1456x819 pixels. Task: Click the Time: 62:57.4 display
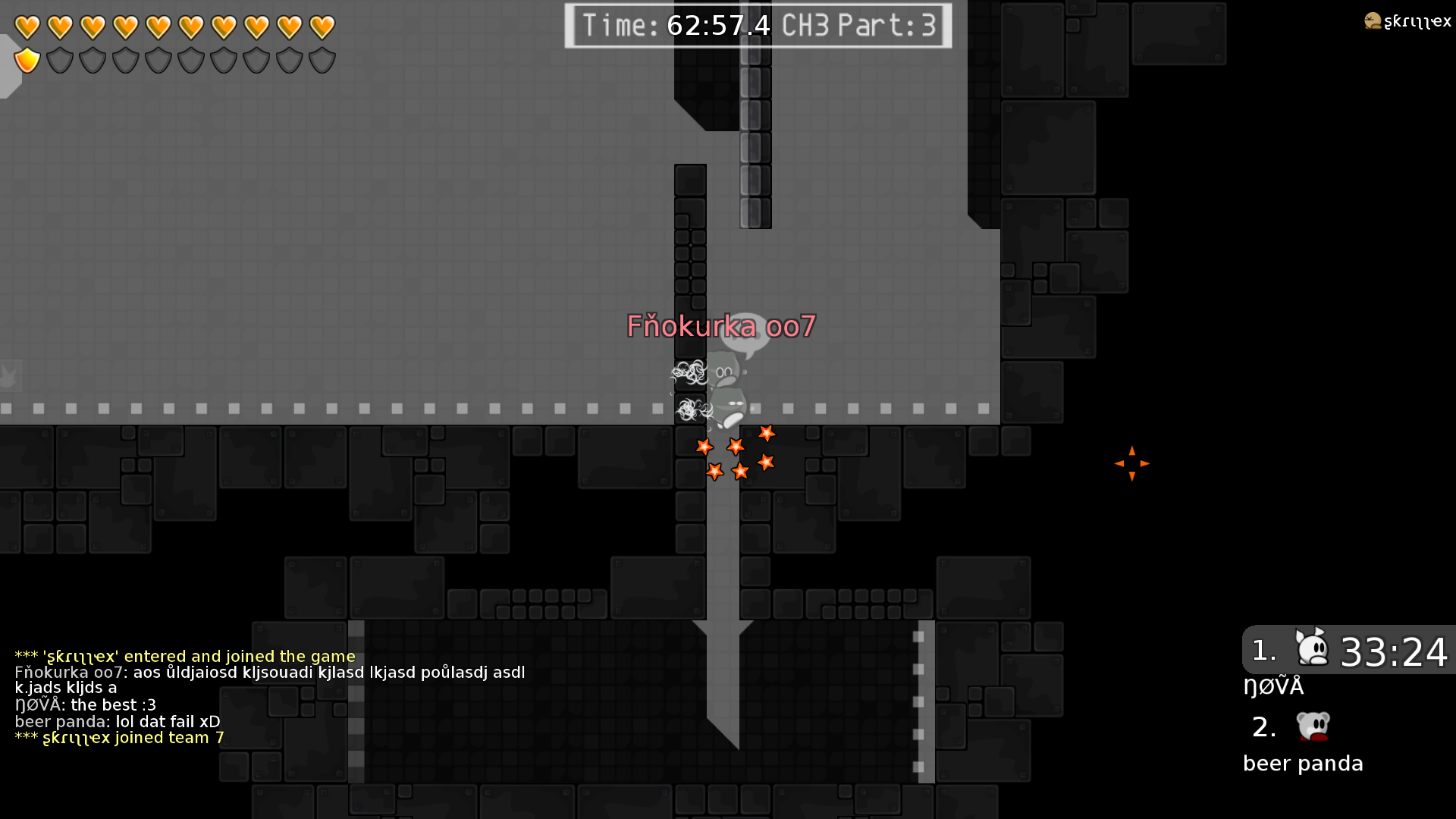[677, 25]
